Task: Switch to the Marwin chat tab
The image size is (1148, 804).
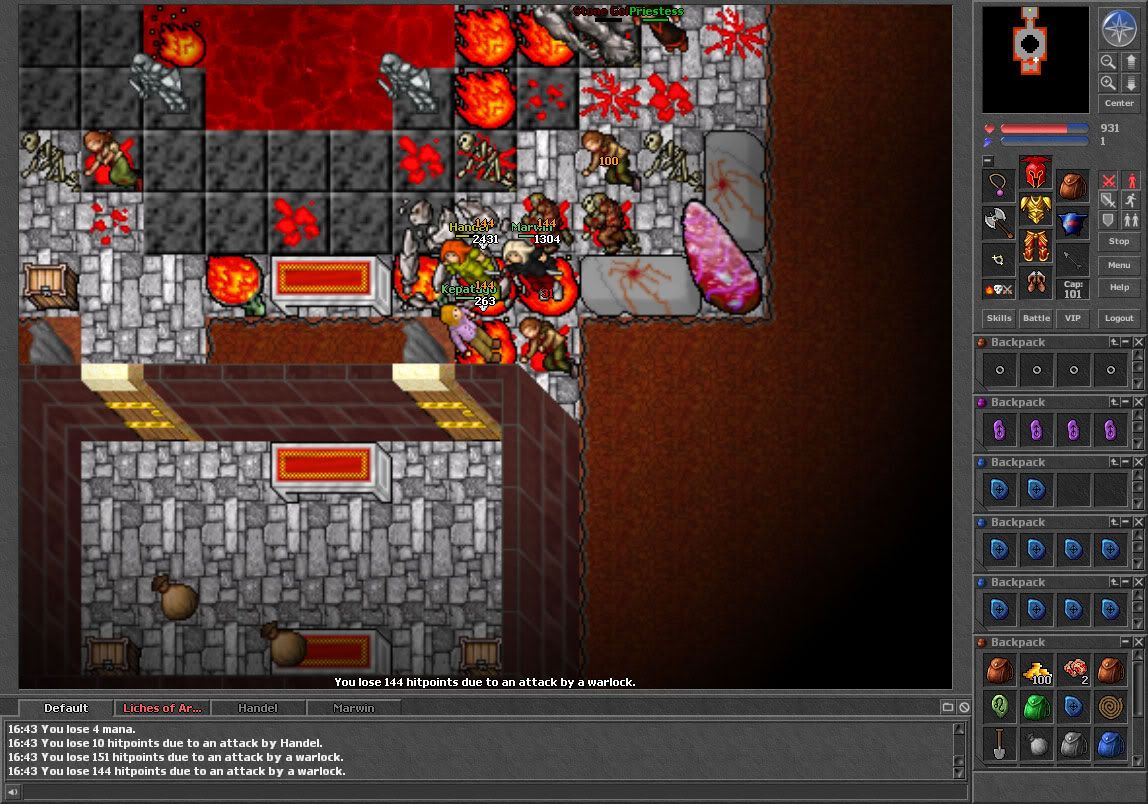Action: pyautogui.click(x=353, y=708)
